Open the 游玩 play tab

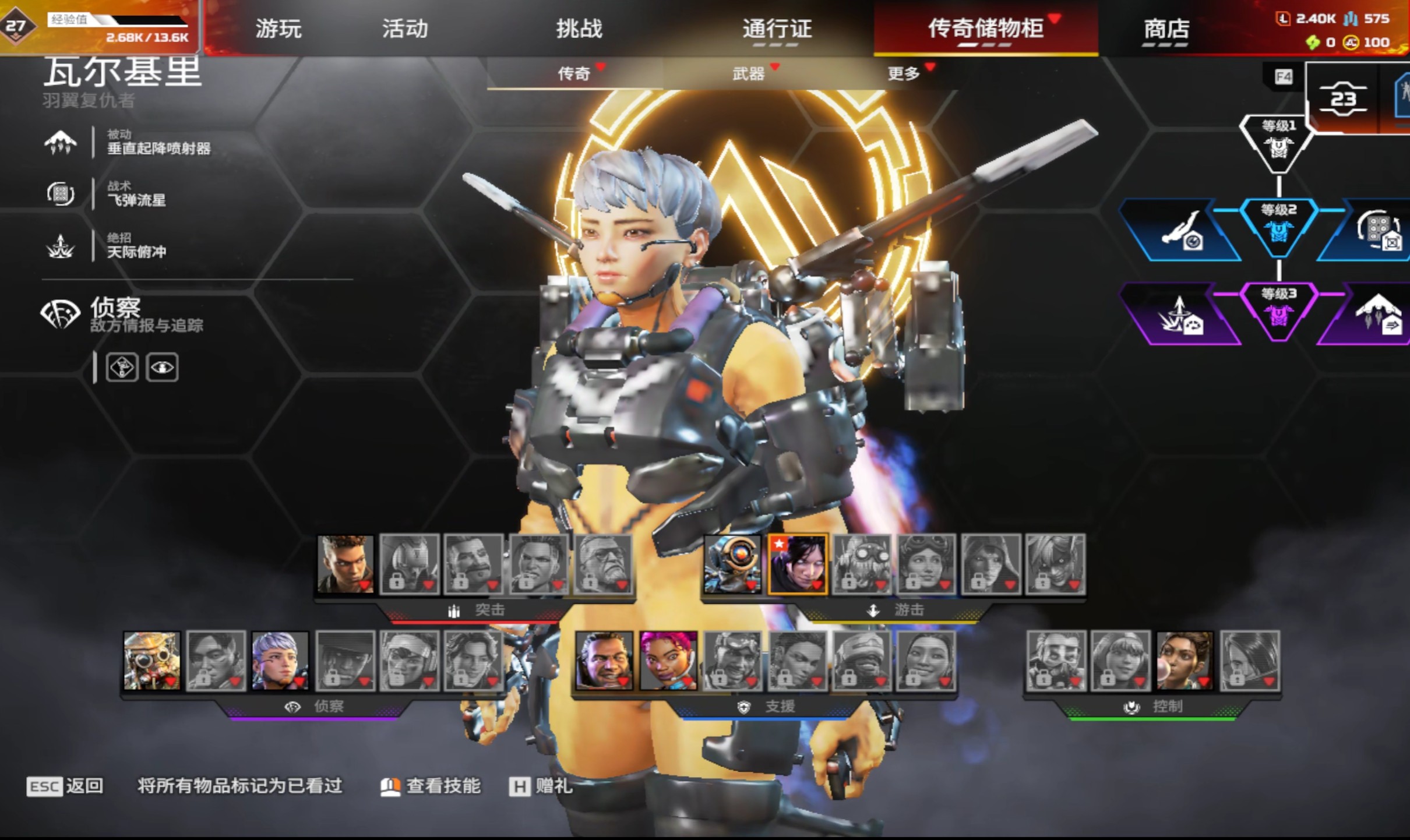pyautogui.click(x=279, y=29)
